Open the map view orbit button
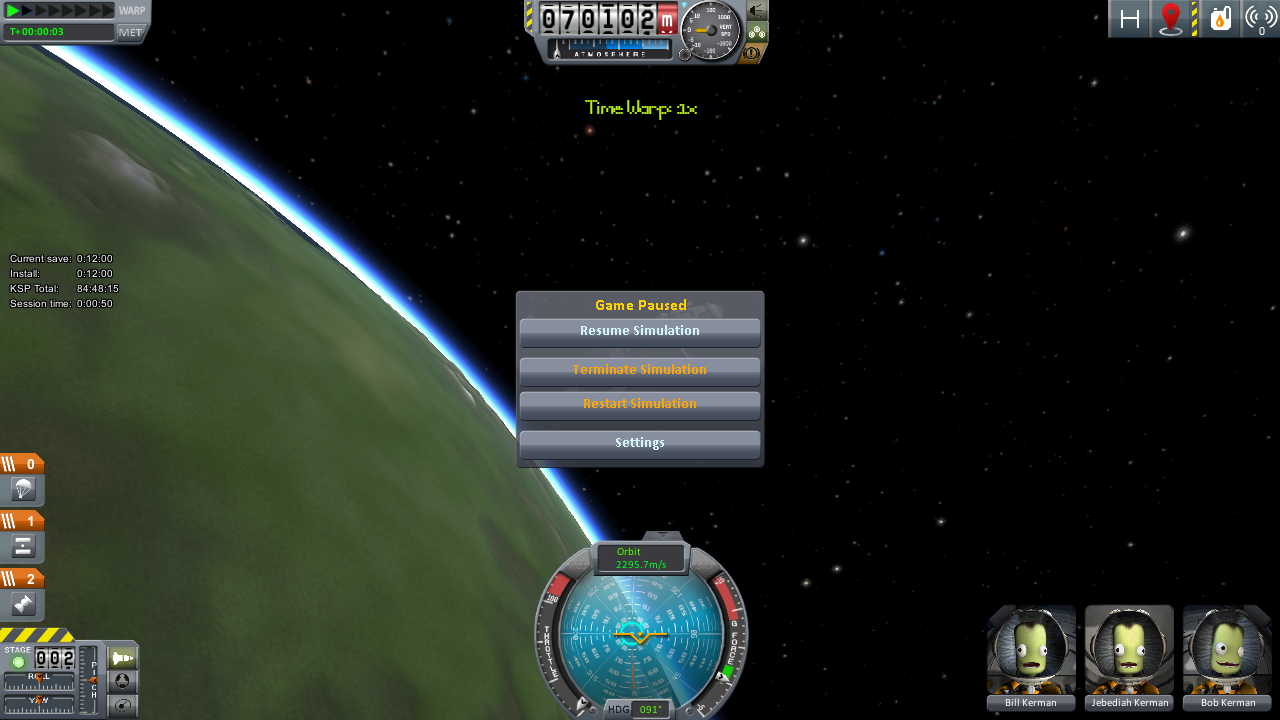Image resolution: width=1280 pixels, height=720 pixels. point(122,706)
